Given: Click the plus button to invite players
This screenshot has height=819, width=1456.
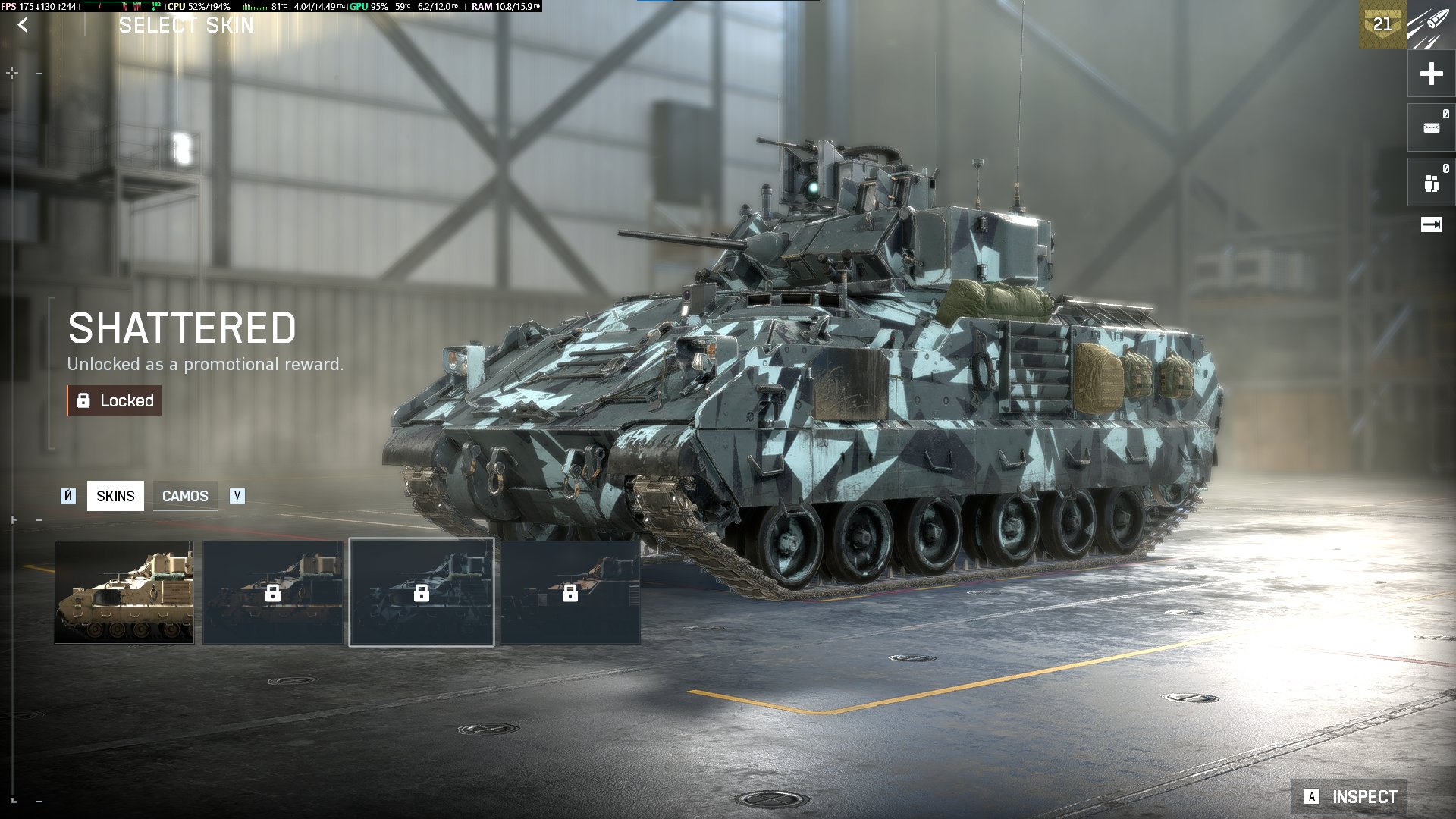Looking at the screenshot, I should click(1431, 74).
